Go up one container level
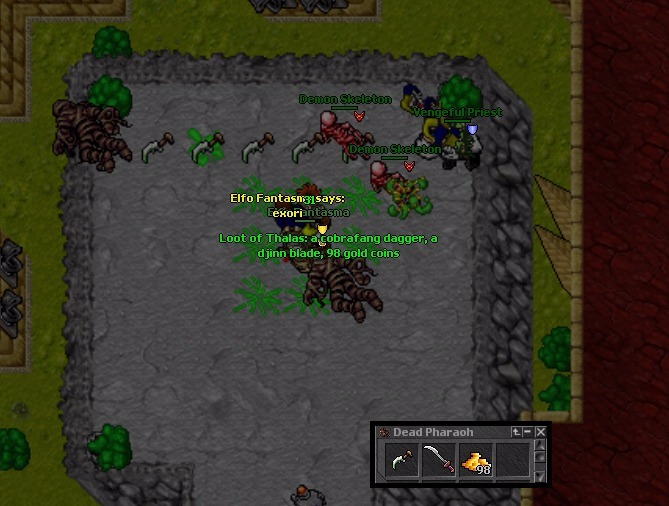 [x=517, y=432]
